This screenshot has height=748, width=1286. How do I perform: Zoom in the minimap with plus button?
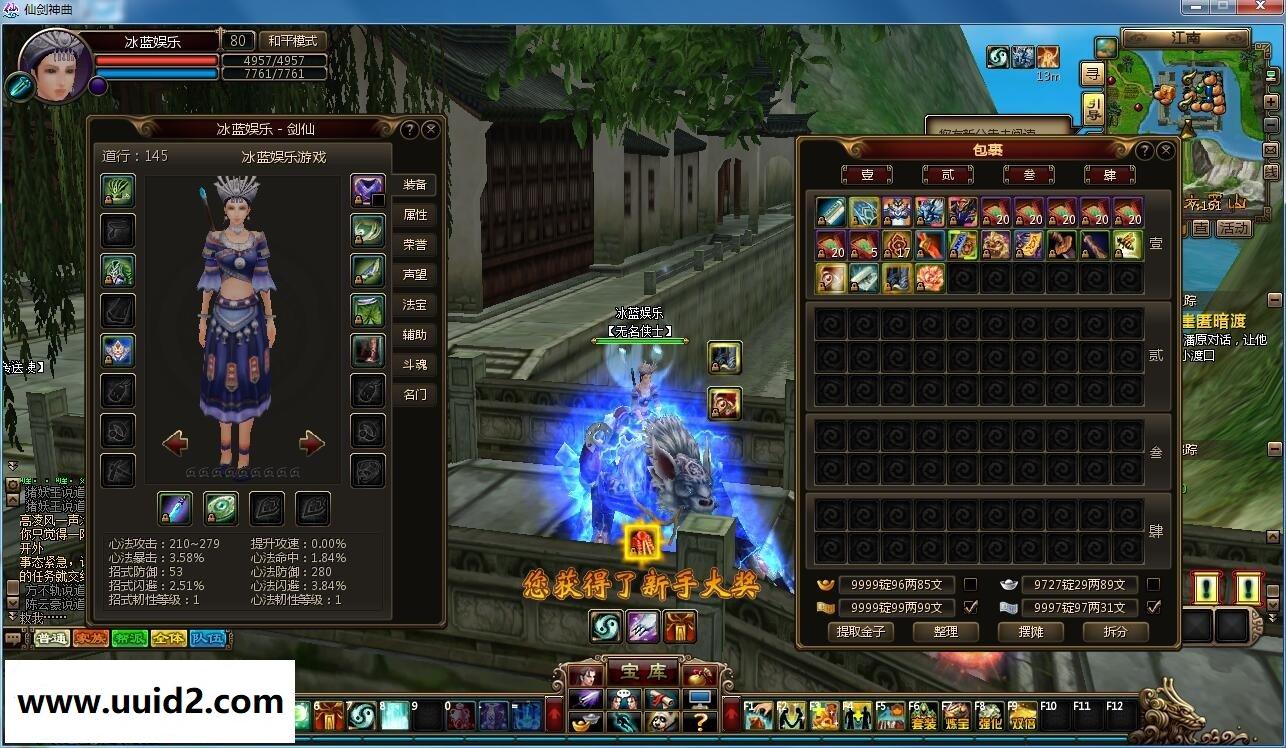(x=1271, y=102)
